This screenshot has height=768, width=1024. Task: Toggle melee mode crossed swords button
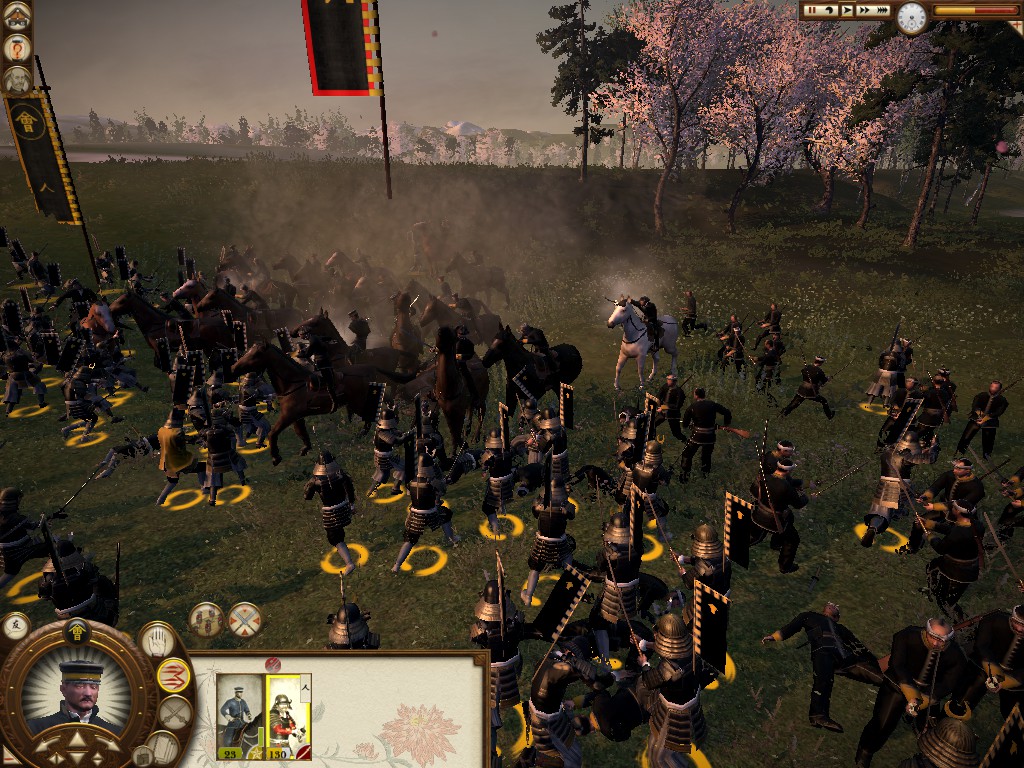click(x=174, y=713)
